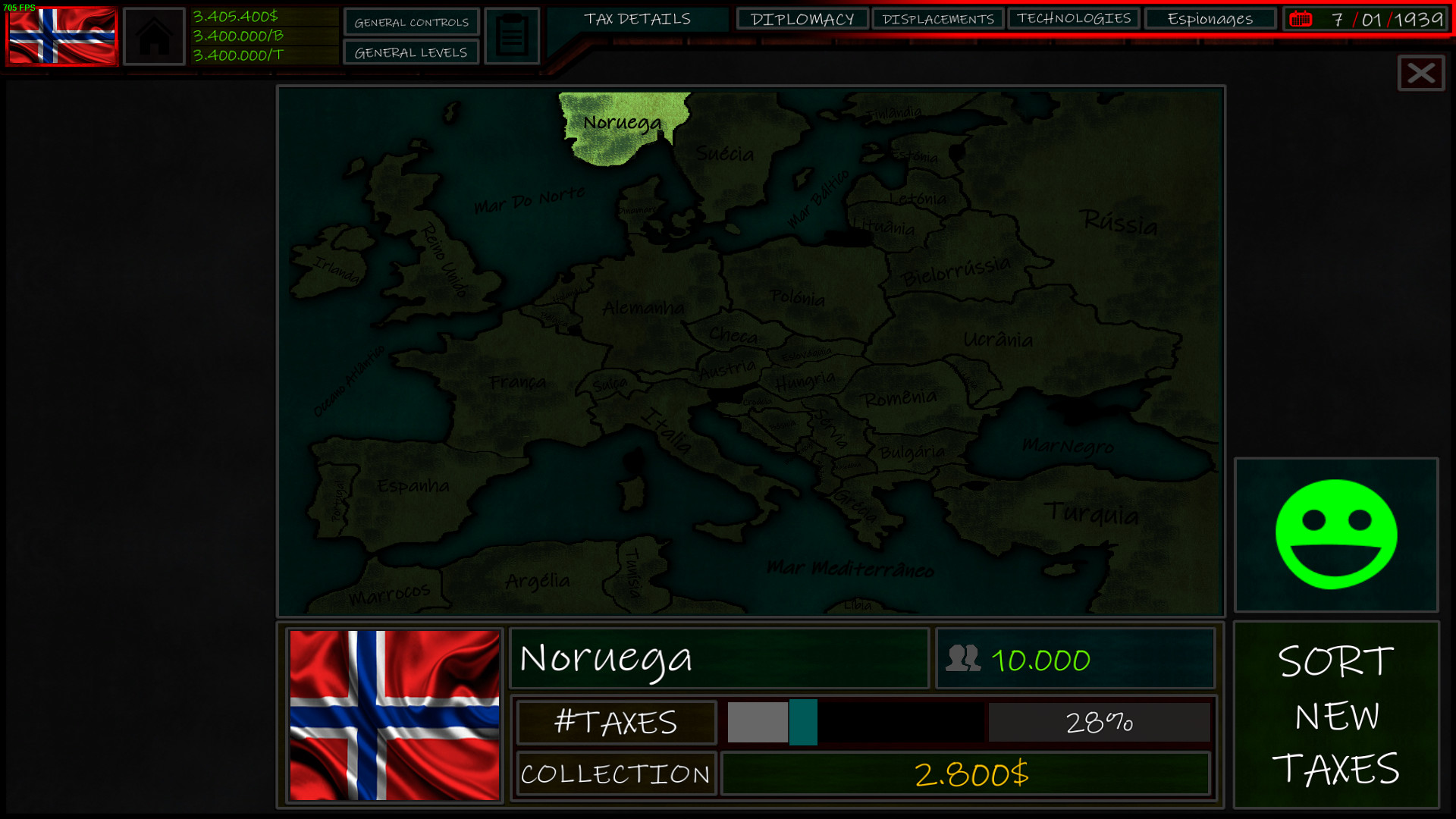Close the tax details window with the X

1420,74
